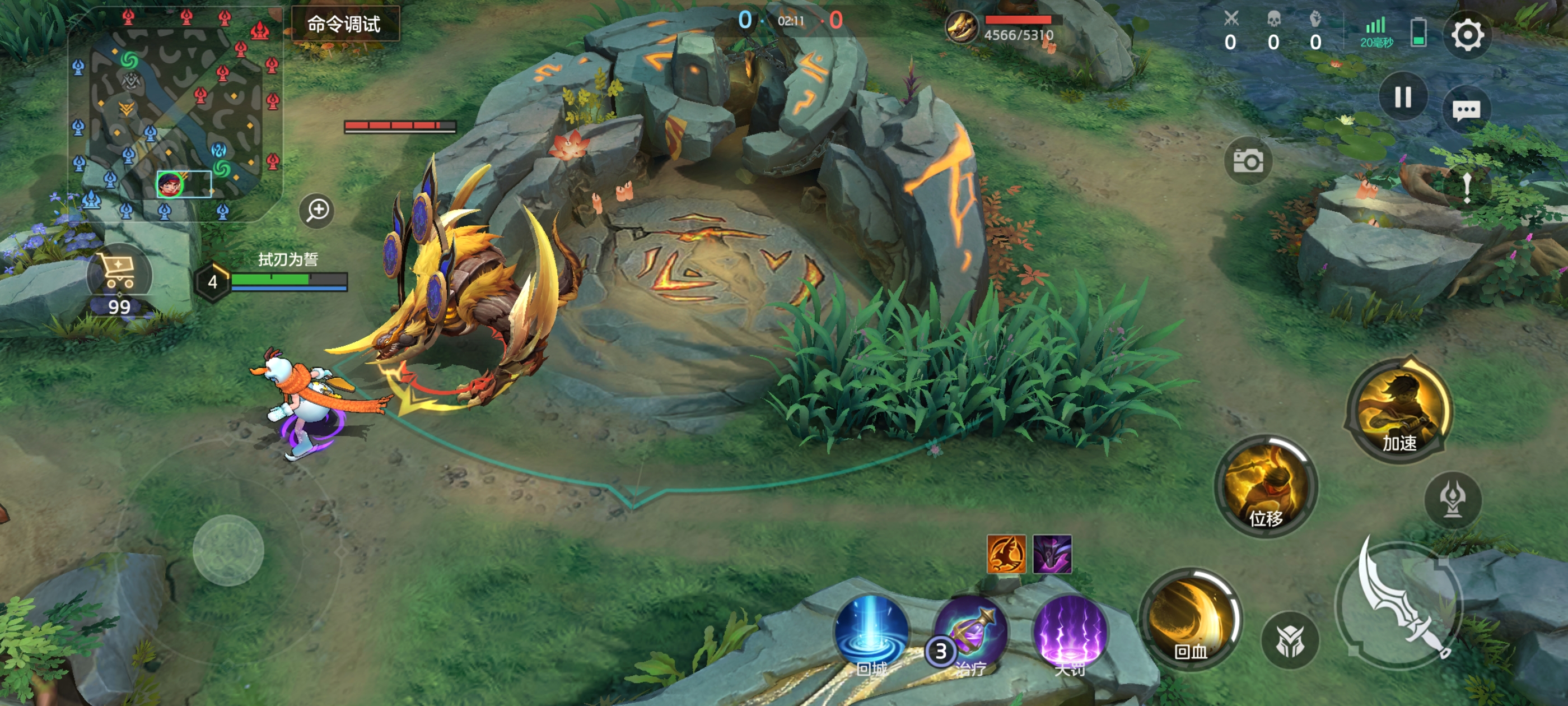Open the settings gear menu

(x=1467, y=35)
